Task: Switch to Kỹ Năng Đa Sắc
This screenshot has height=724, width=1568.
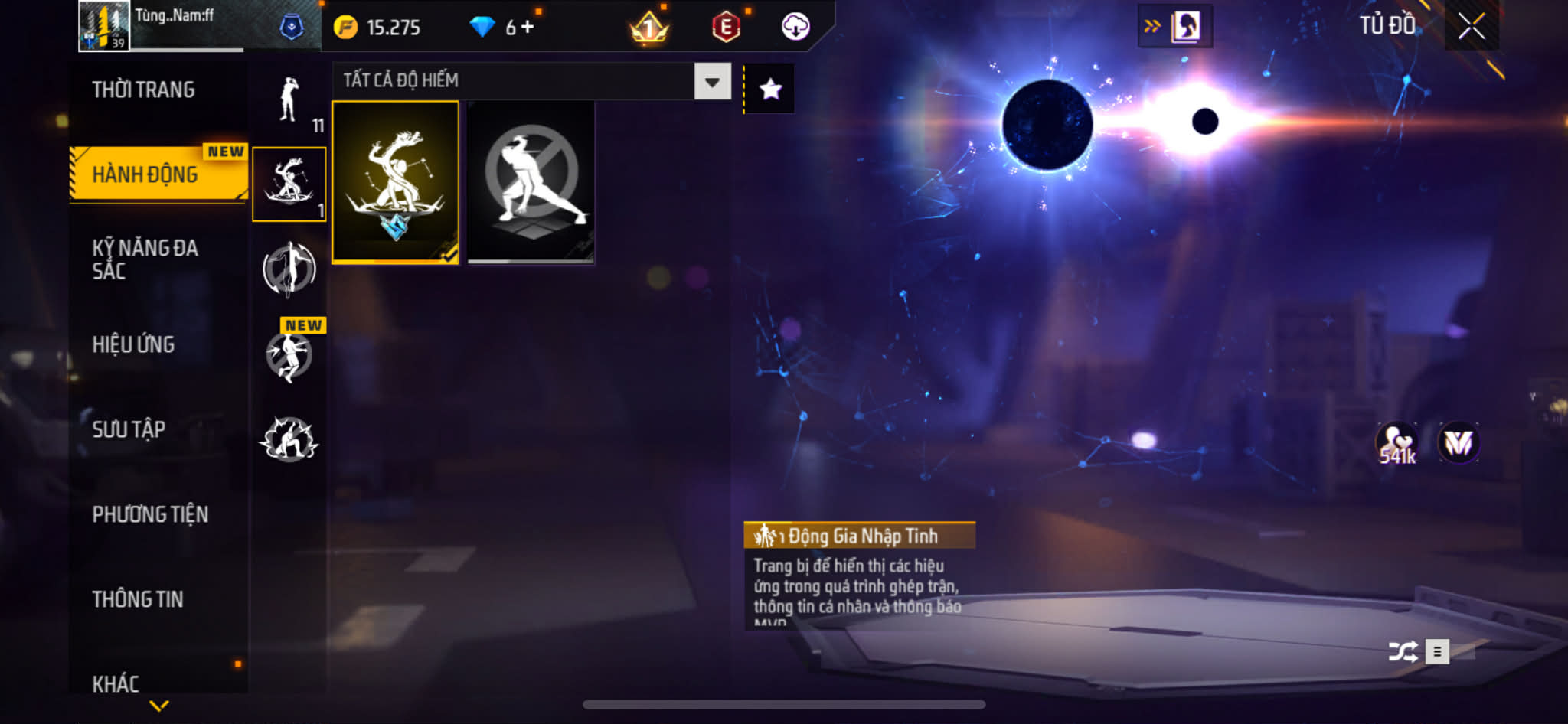Action: click(x=145, y=259)
